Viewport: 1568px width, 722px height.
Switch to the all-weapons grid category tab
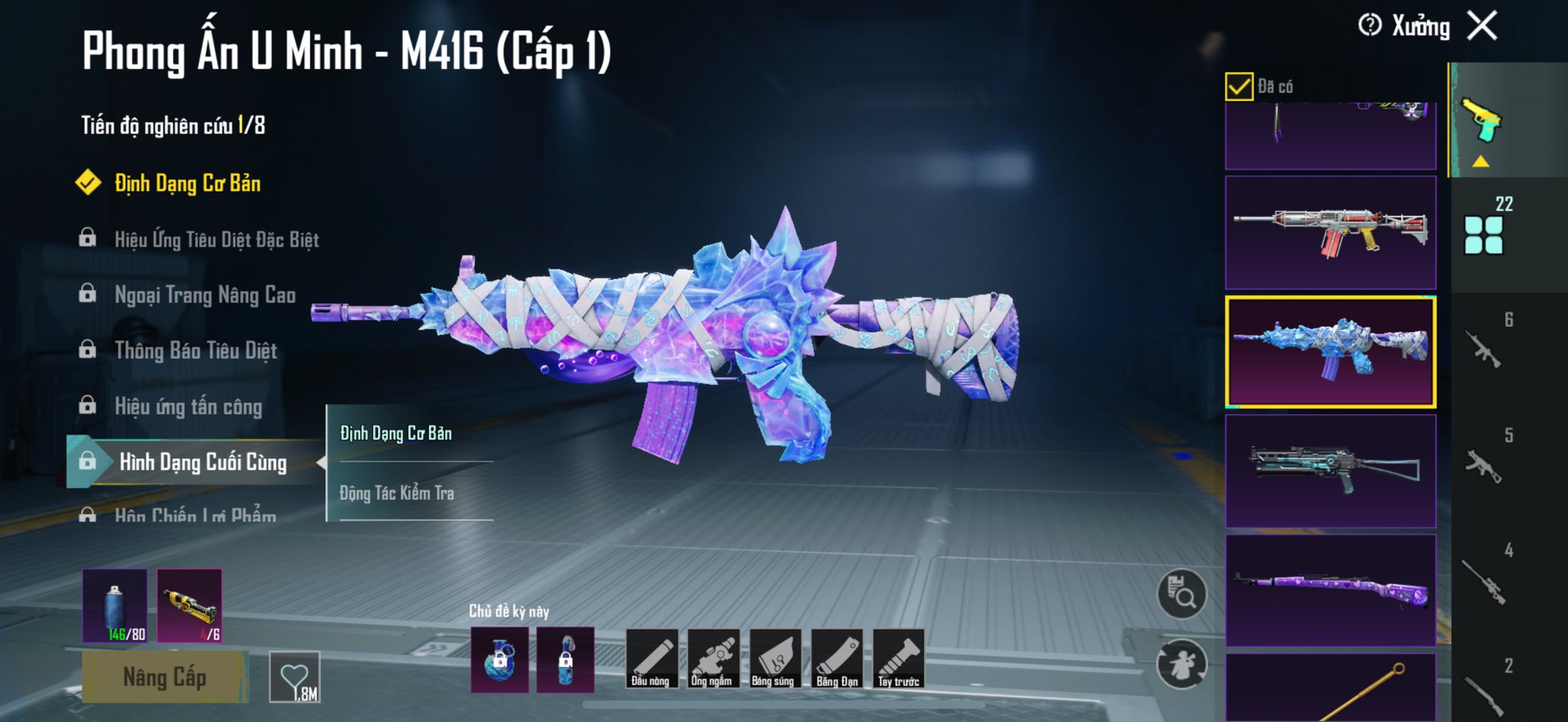click(x=1484, y=234)
